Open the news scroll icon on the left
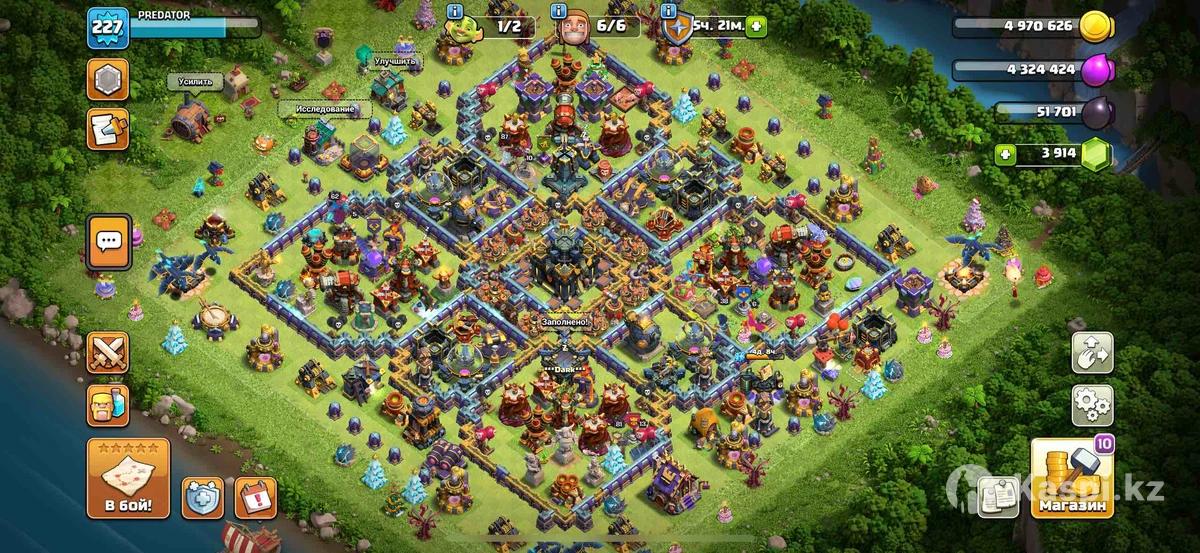 (x=107, y=129)
